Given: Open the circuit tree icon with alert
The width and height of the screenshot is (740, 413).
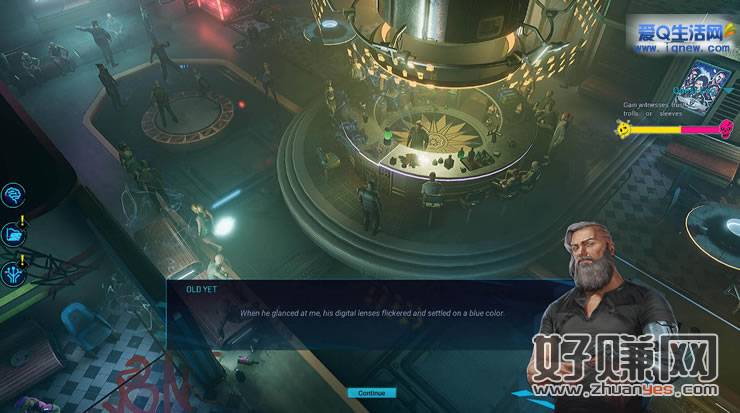Looking at the screenshot, I should tap(15, 271).
